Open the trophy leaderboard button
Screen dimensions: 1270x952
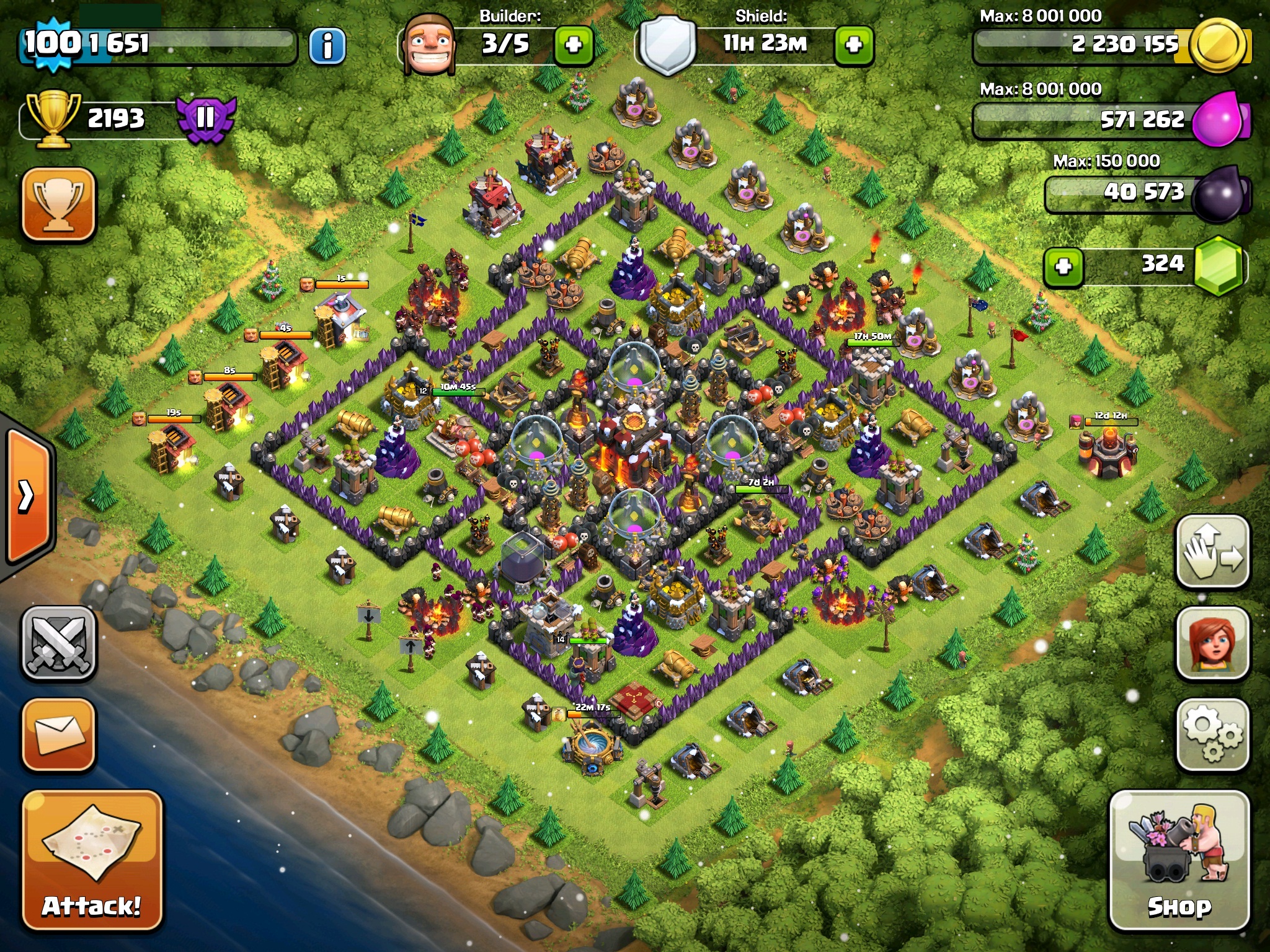point(59,204)
